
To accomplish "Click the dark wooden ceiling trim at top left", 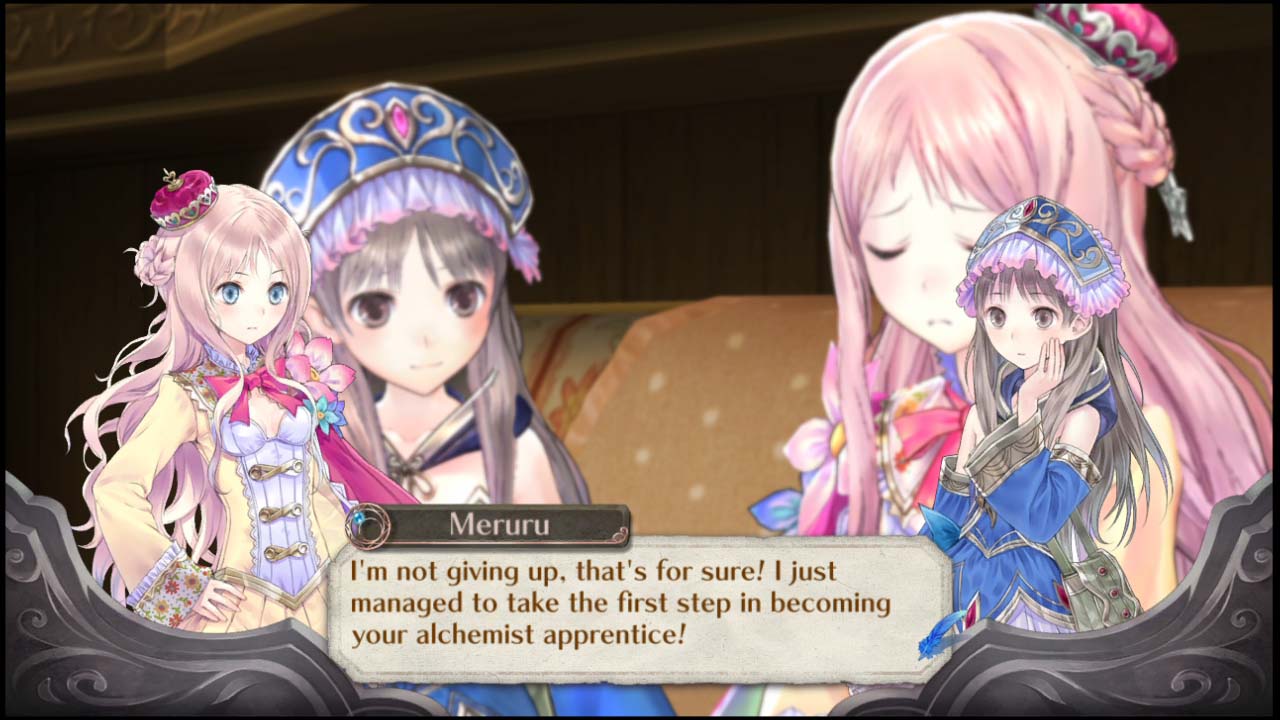I will pos(100,30).
